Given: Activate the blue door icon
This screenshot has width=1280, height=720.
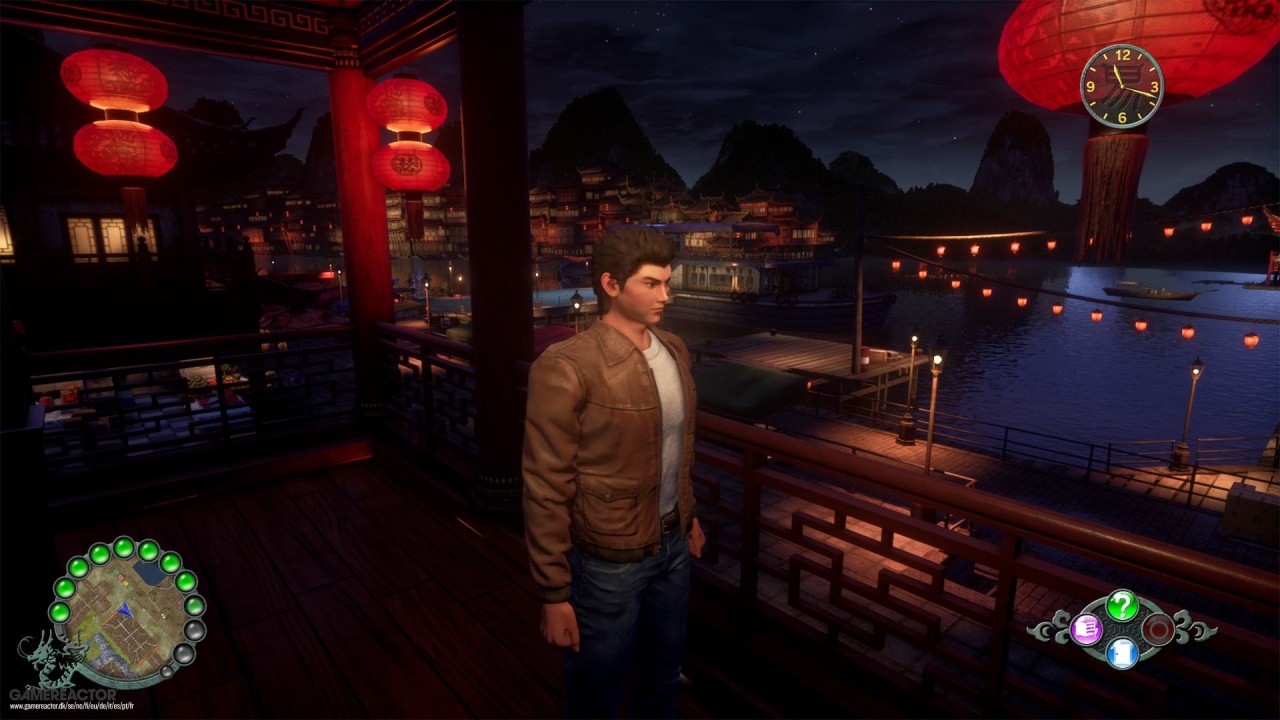Looking at the screenshot, I should (1122, 653).
